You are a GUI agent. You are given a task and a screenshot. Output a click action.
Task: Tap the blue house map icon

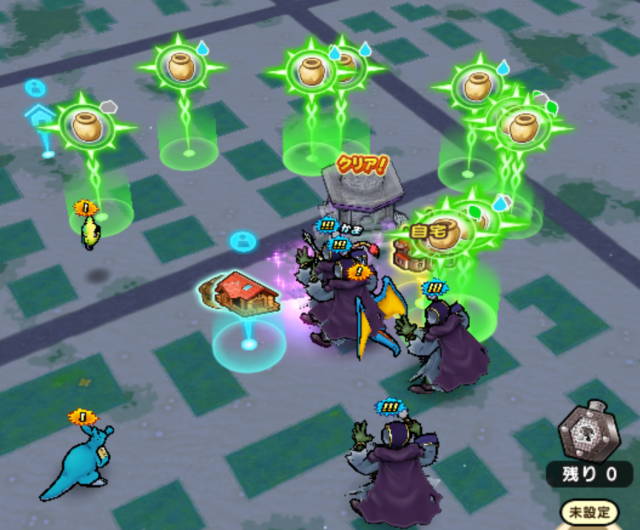(40, 115)
